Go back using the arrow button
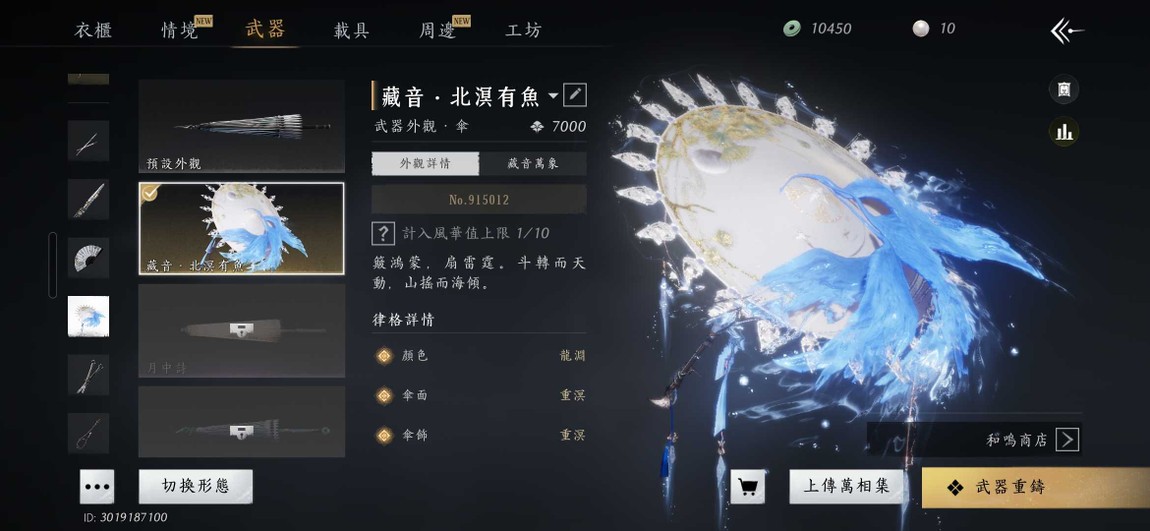 point(1067,31)
